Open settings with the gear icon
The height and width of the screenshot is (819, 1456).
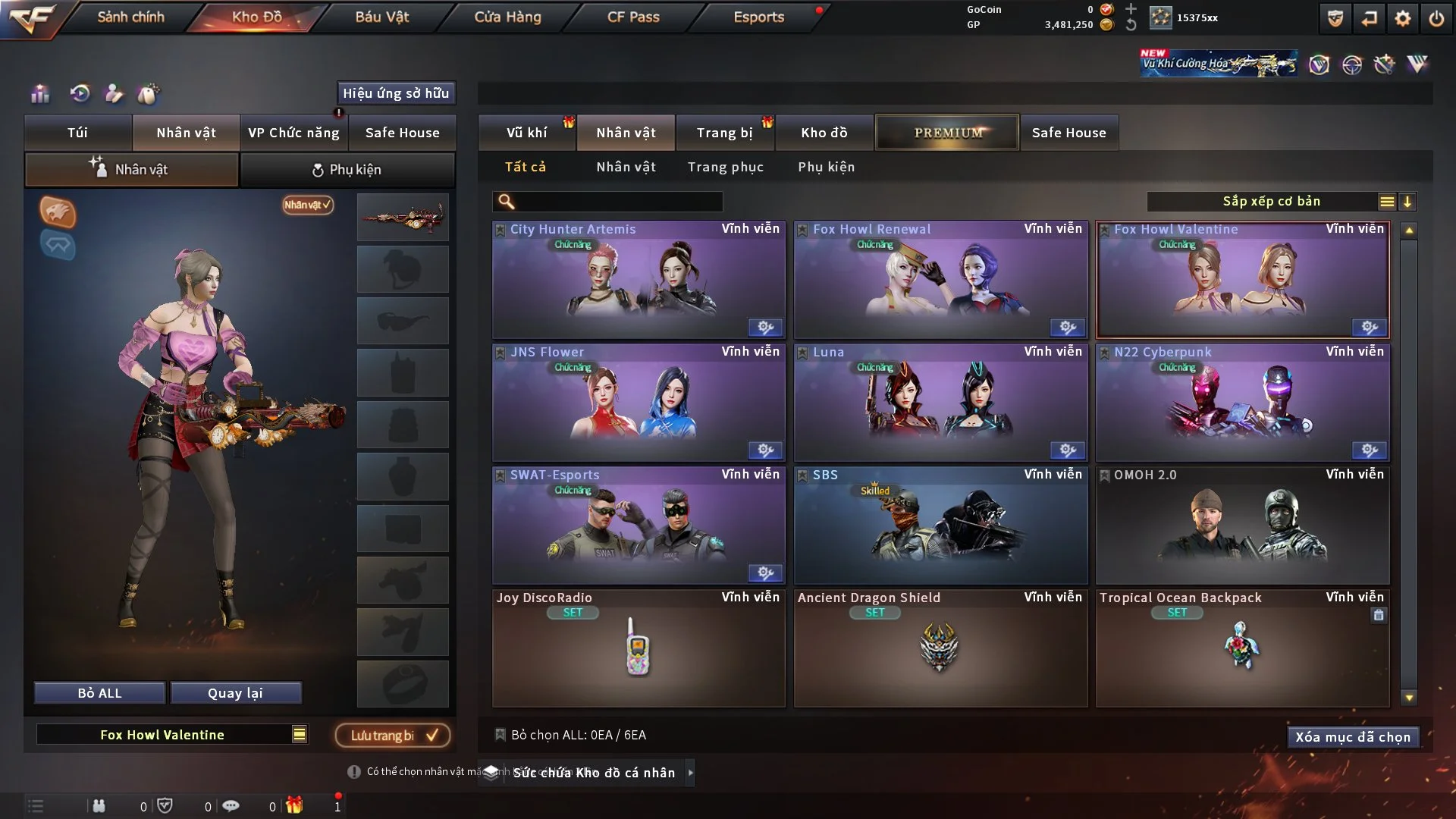coord(1403,18)
